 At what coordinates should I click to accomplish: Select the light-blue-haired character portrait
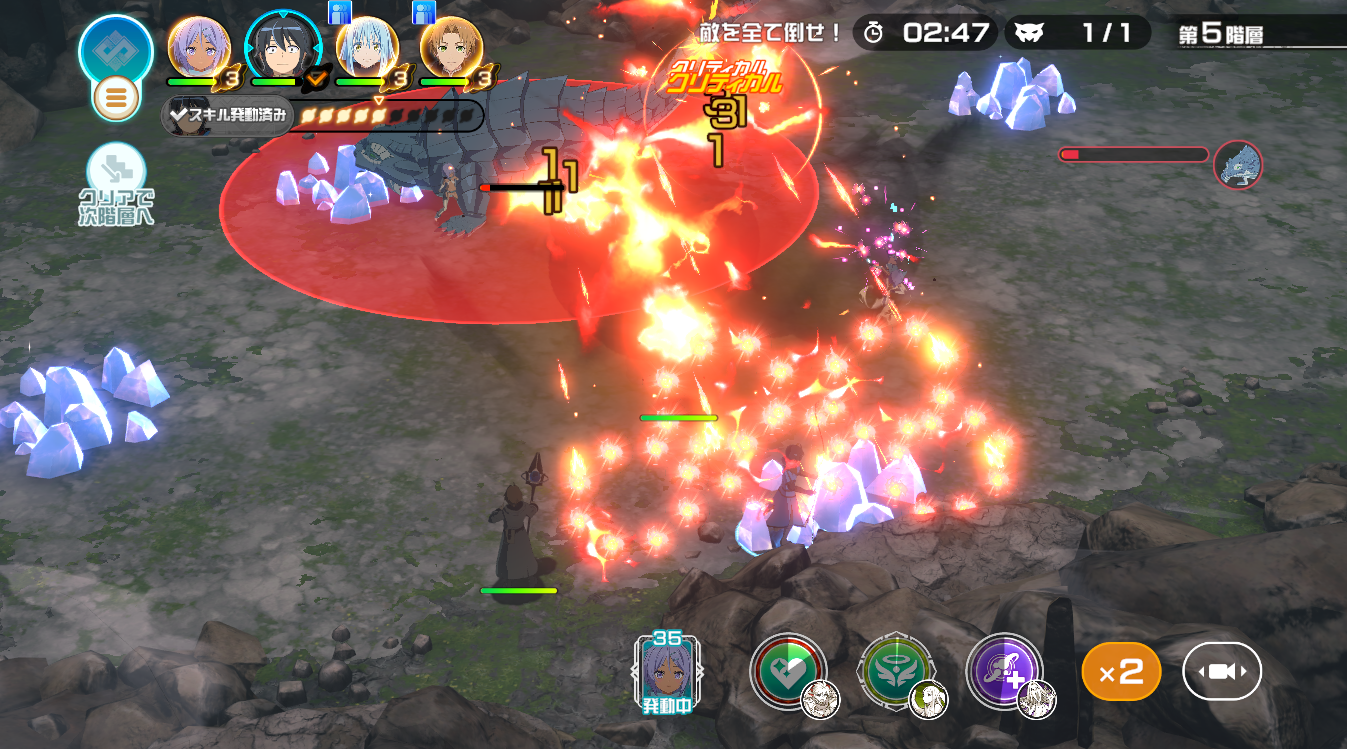[x=367, y=47]
